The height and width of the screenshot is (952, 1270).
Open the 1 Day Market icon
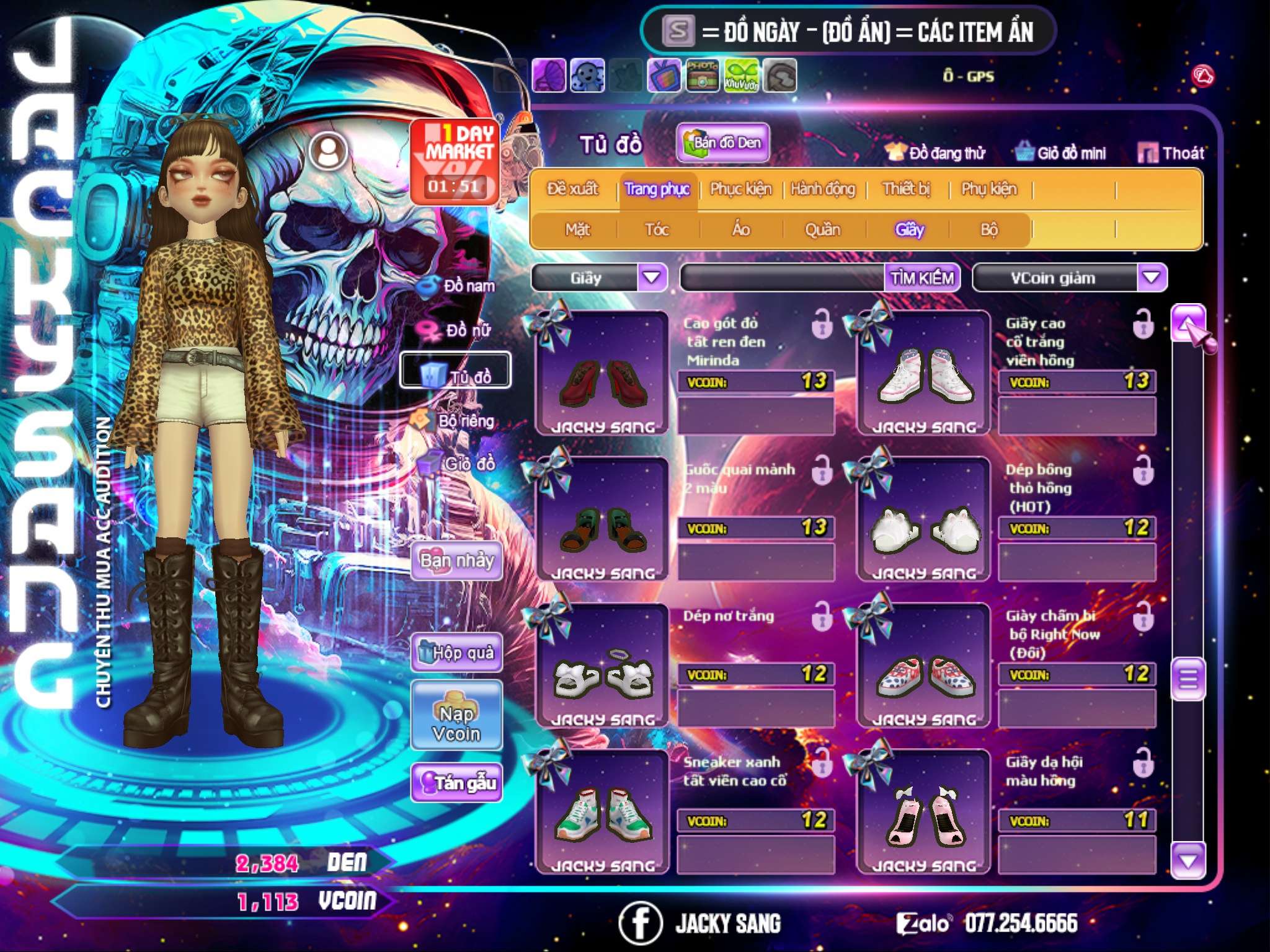tap(455, 161)
